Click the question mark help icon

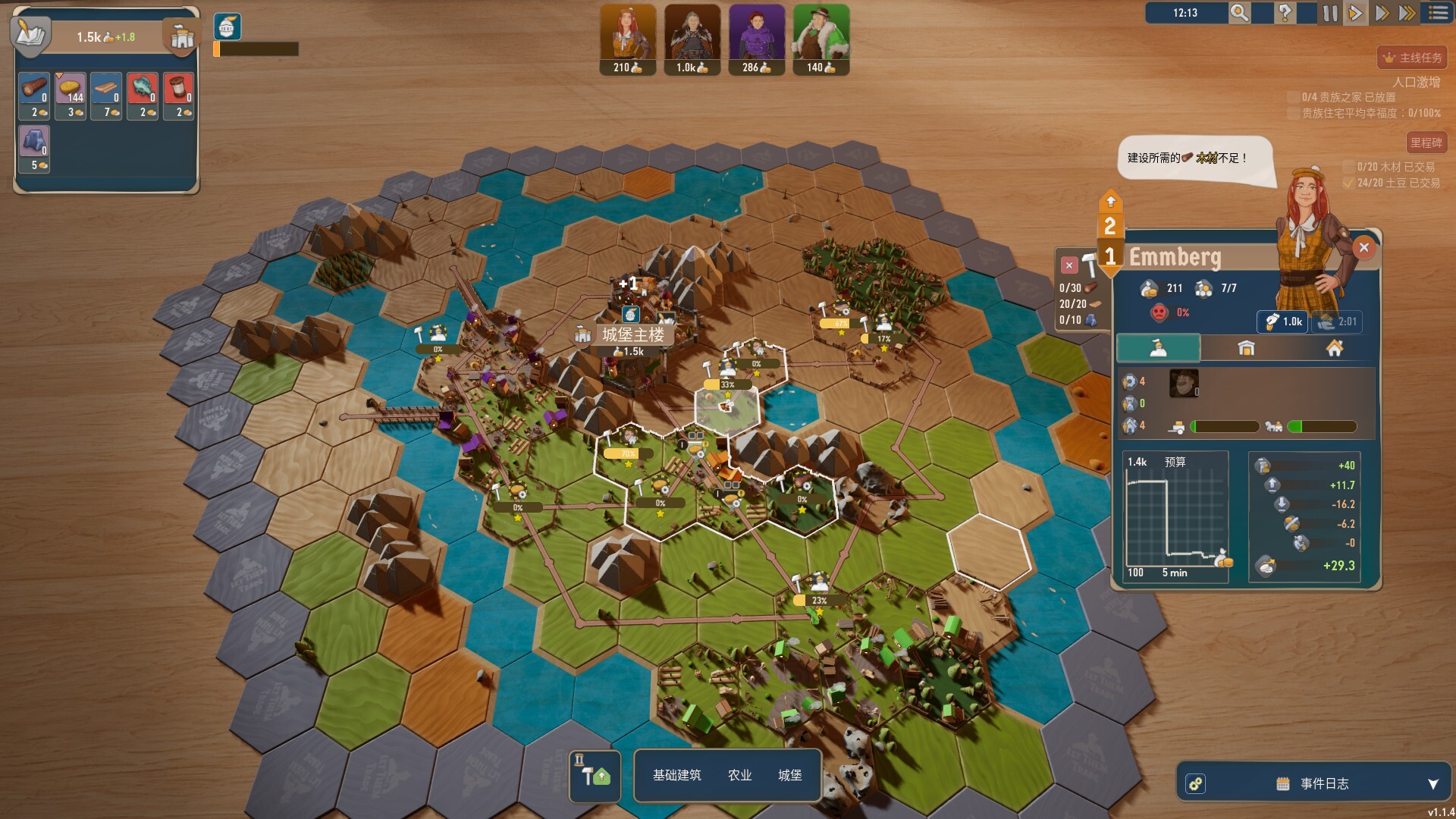[1285, 13]
